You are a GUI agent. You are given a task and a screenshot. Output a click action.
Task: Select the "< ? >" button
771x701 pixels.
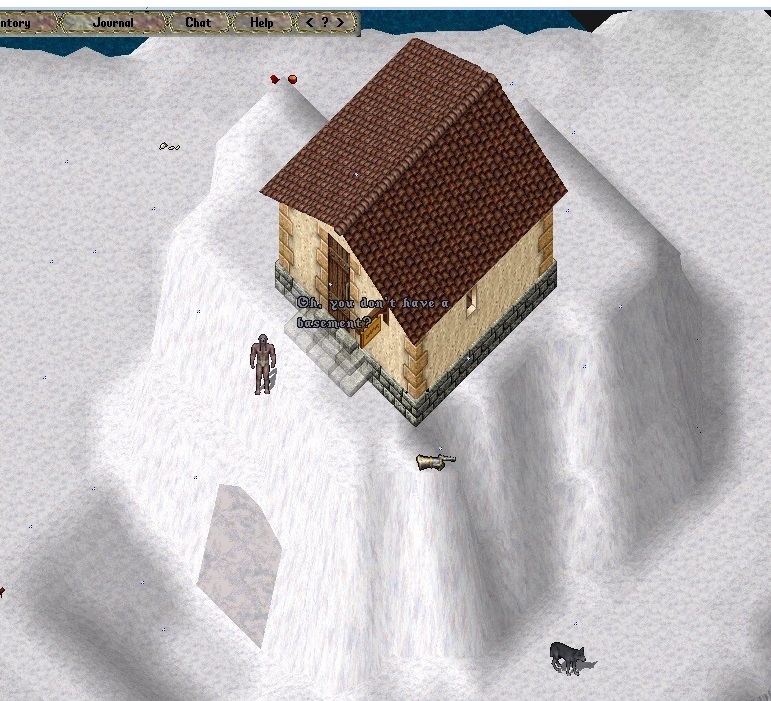(x=324, y=23)
